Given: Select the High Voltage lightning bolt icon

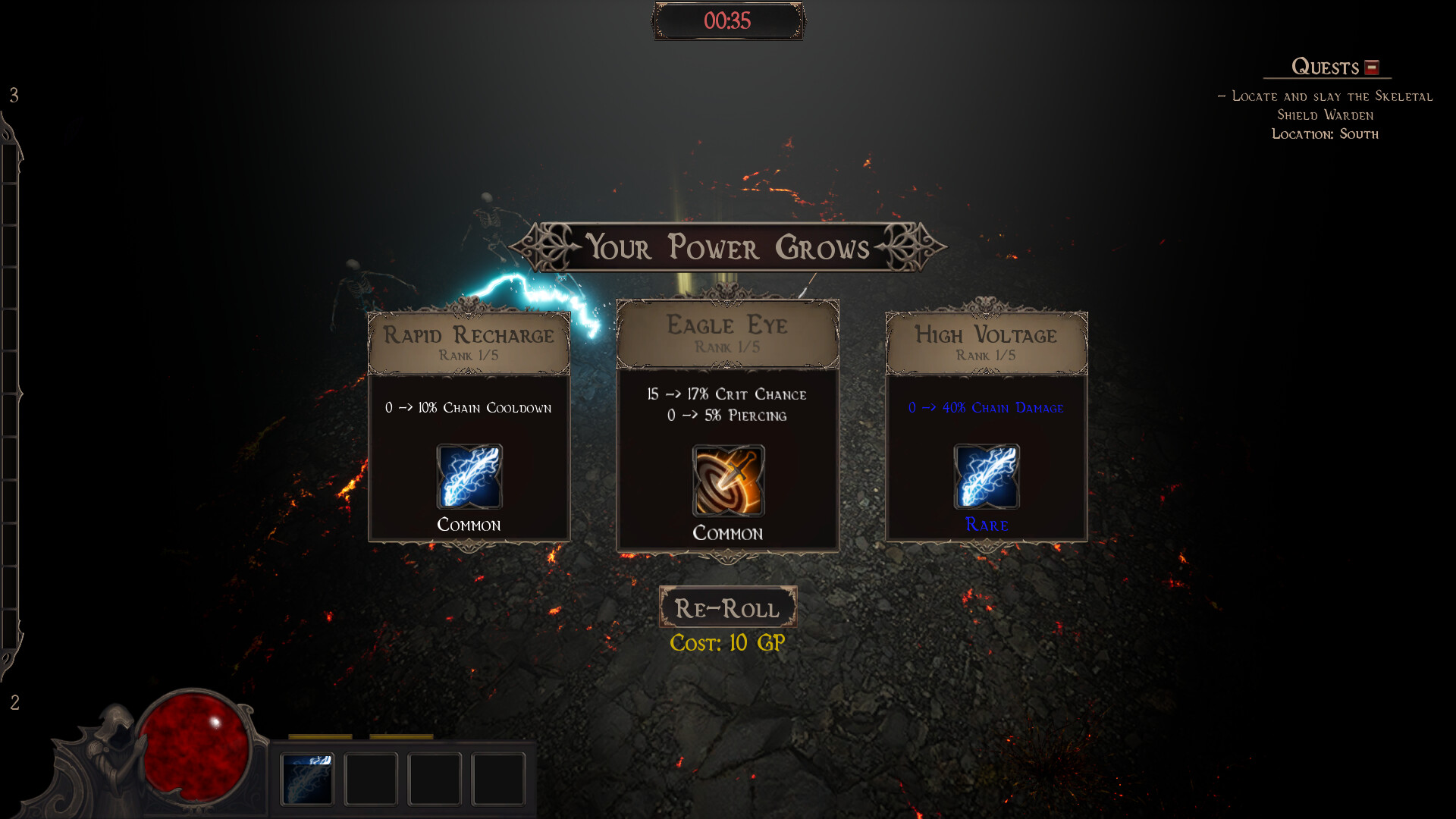Looking at the screenshot, I should pyautogui.click(x=987, y=478).
